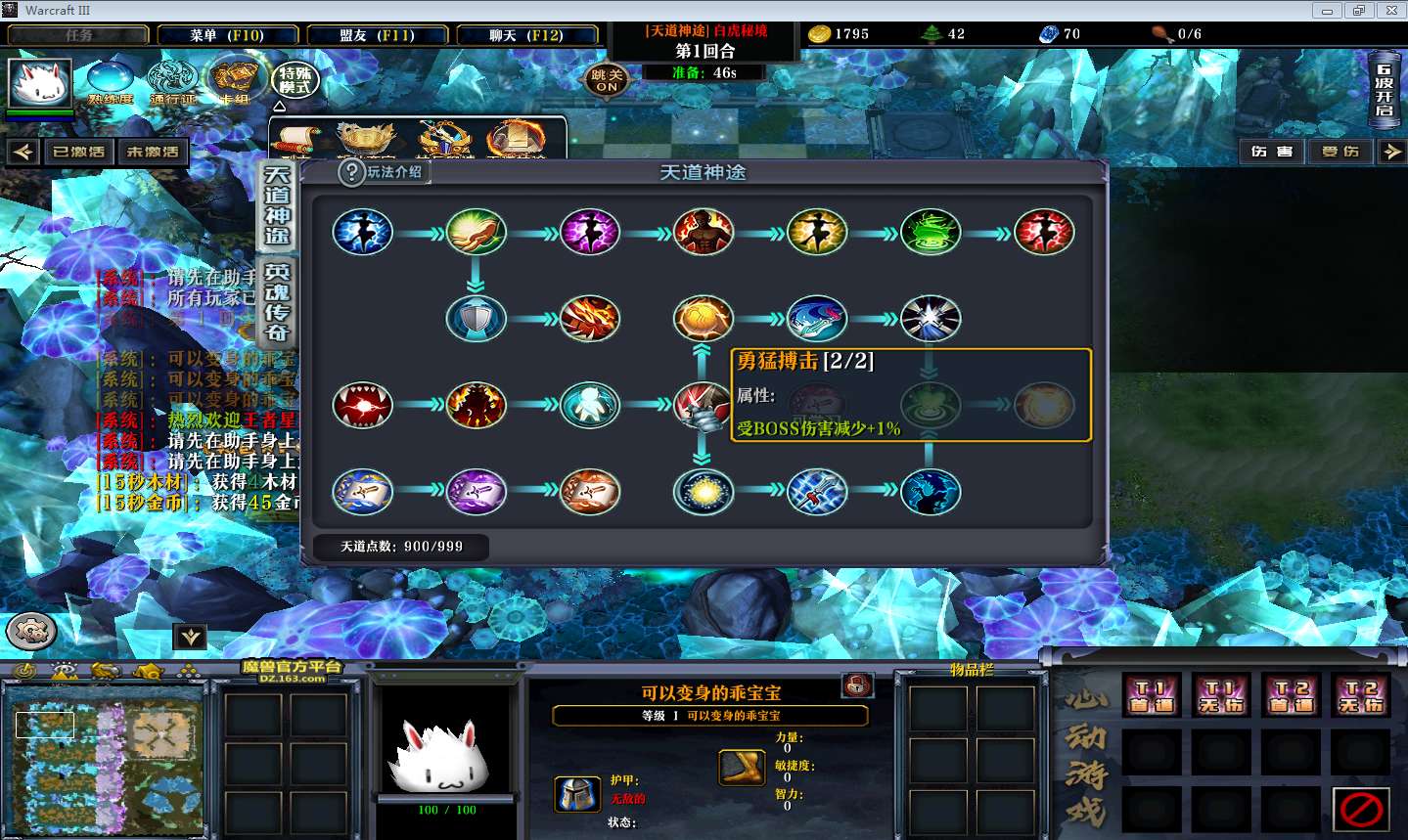Show the 已激活 activated list
Image resolution: width=1408 pixels, height=840 pixels.
pos(78,152)
